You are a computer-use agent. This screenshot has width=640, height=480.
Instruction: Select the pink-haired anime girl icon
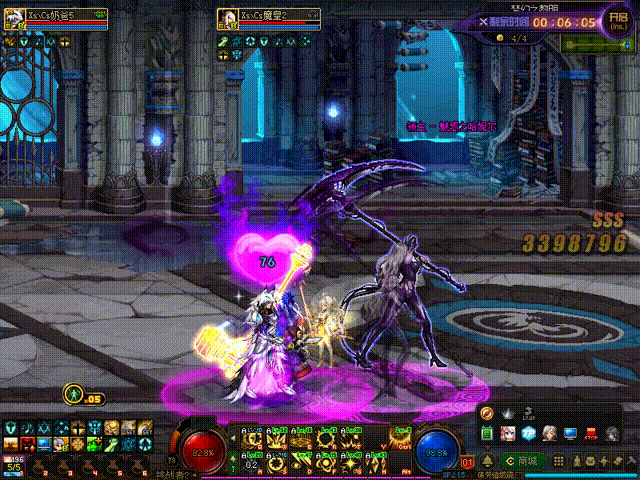507,434
